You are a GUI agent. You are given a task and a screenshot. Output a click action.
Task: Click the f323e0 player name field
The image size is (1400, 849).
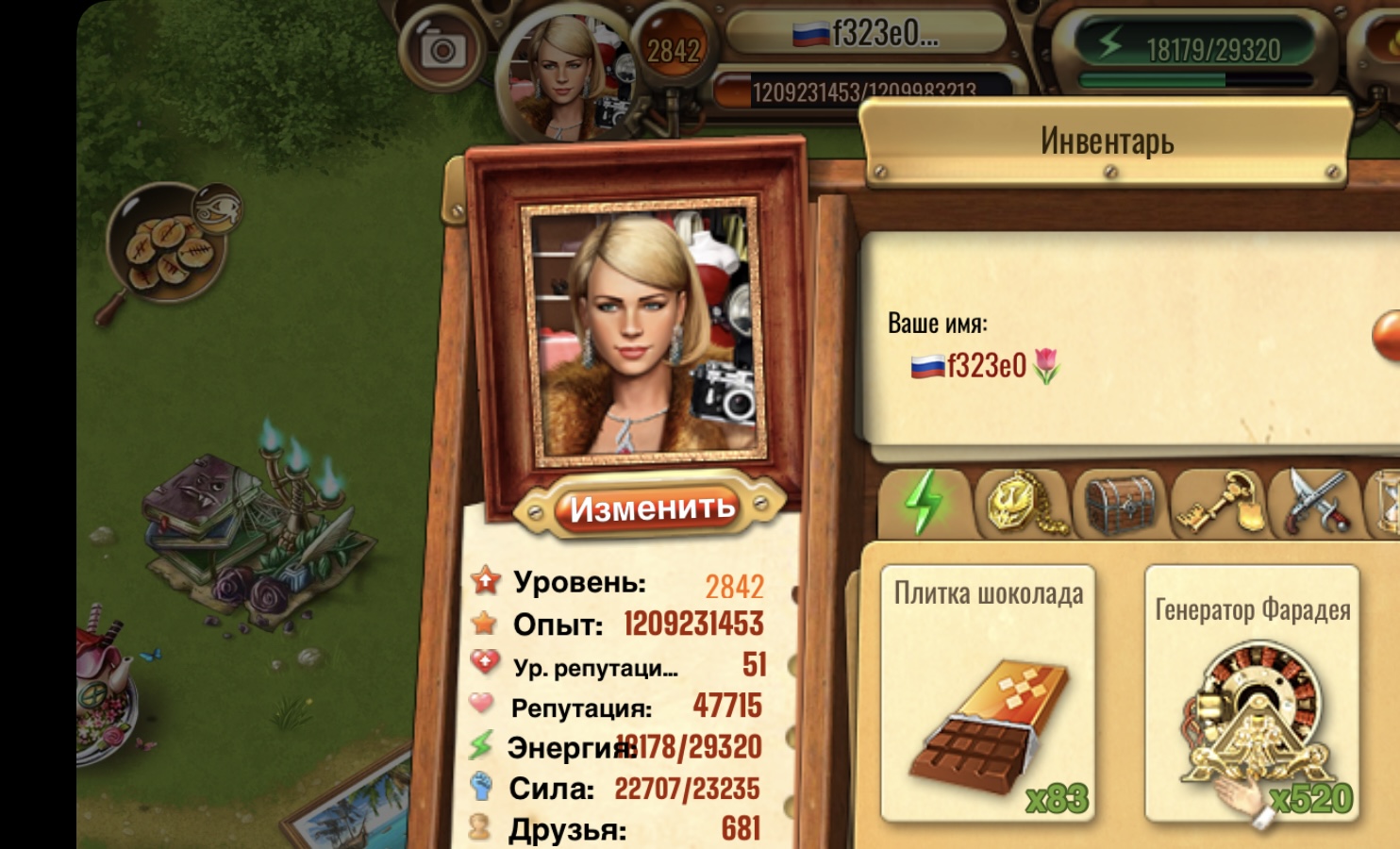click(x=986, y=366)
